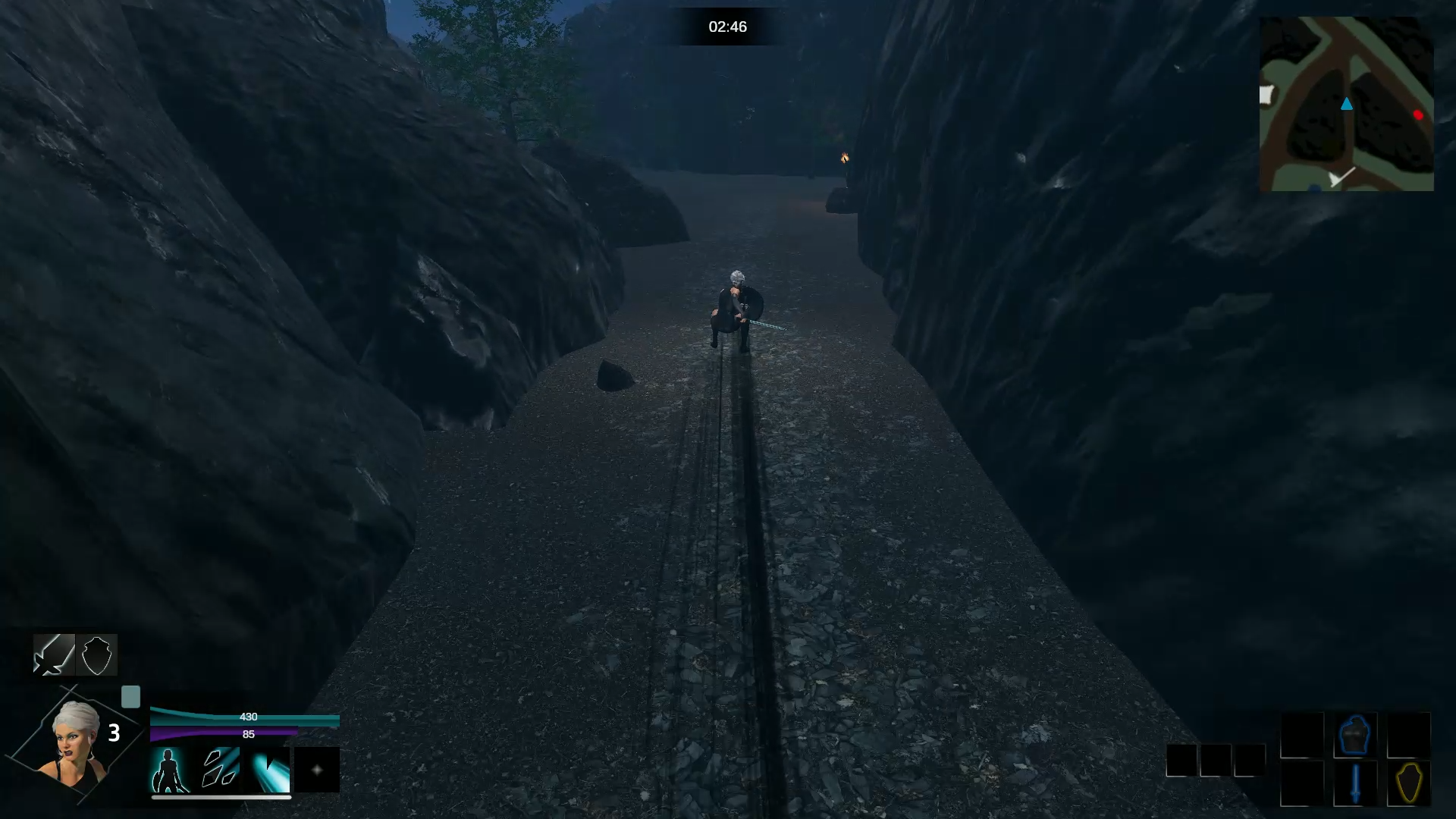The image size is (1456, 819).
Task: Click the fourth ability slot with the star
Action: (317, 770)
